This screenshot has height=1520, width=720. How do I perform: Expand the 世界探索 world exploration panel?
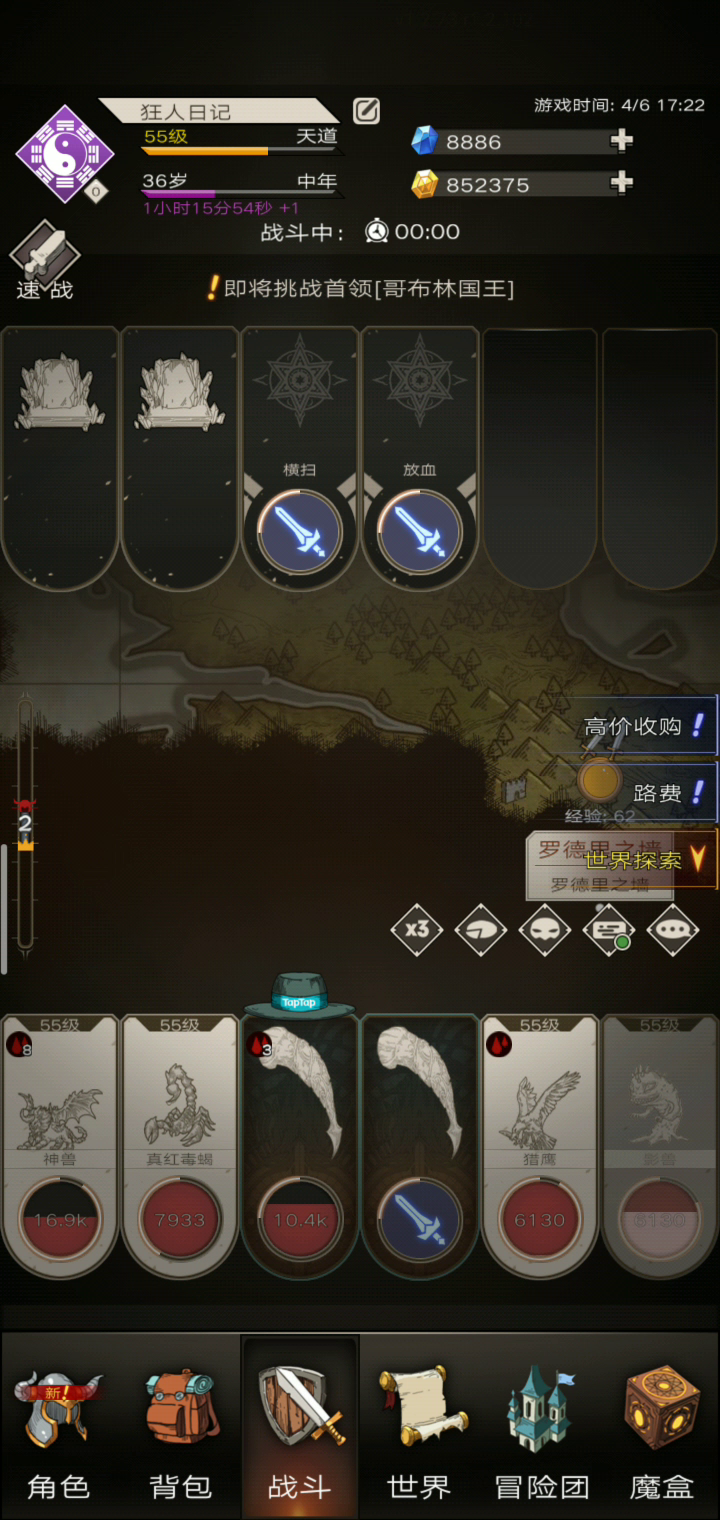(x=645, y=859)
